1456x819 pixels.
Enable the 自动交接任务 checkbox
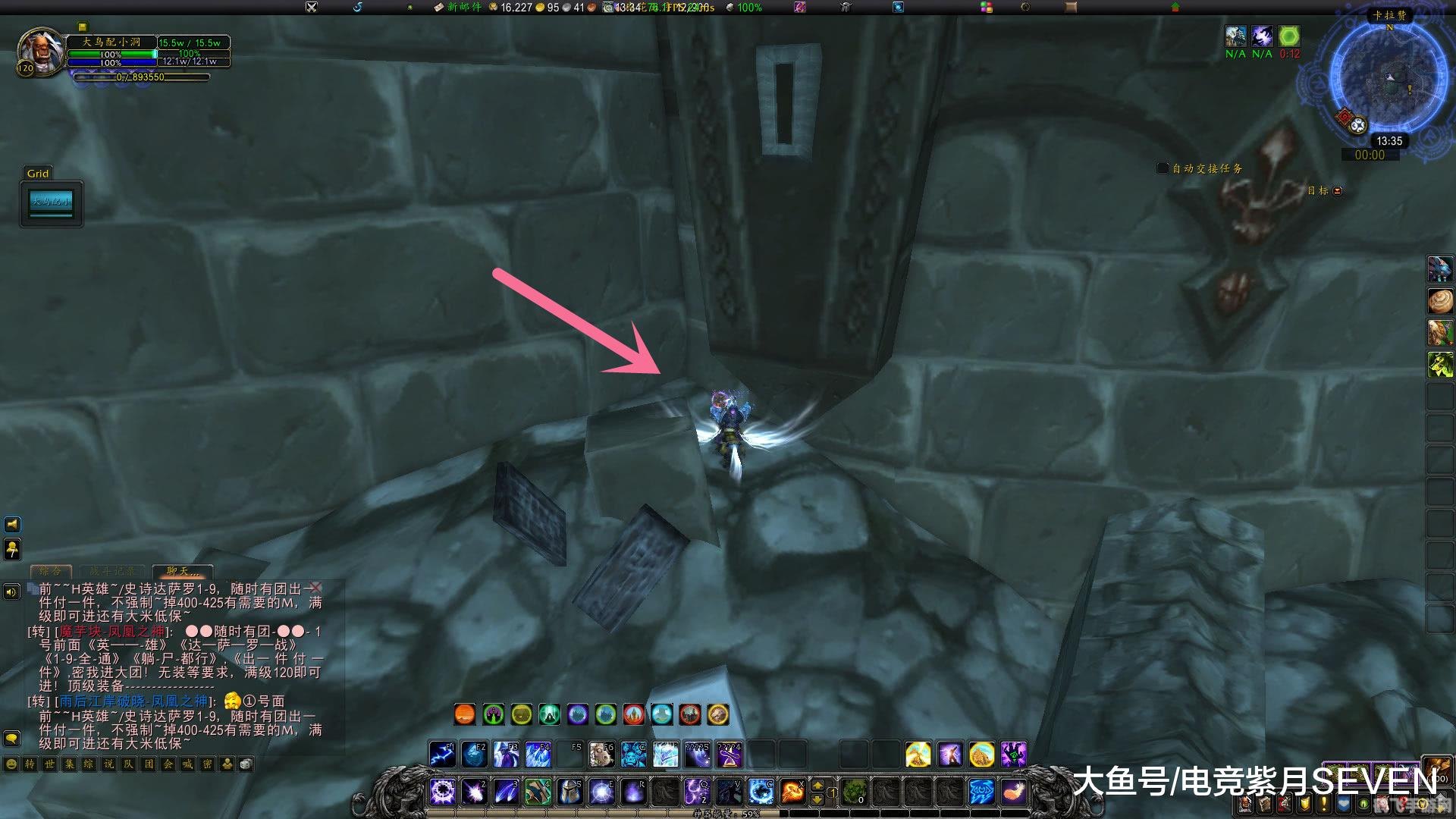pyautogui.click(x=1162, y=168)
